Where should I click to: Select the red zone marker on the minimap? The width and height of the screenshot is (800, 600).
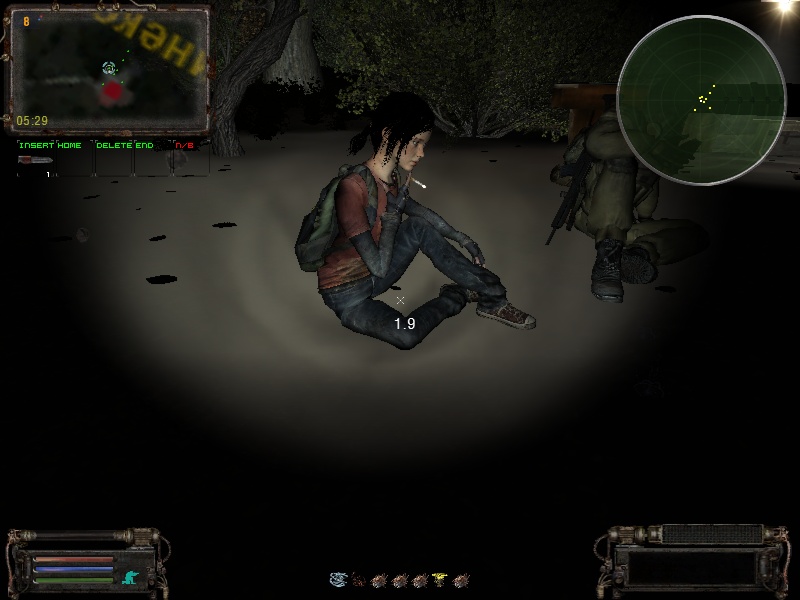pos(113,92)
